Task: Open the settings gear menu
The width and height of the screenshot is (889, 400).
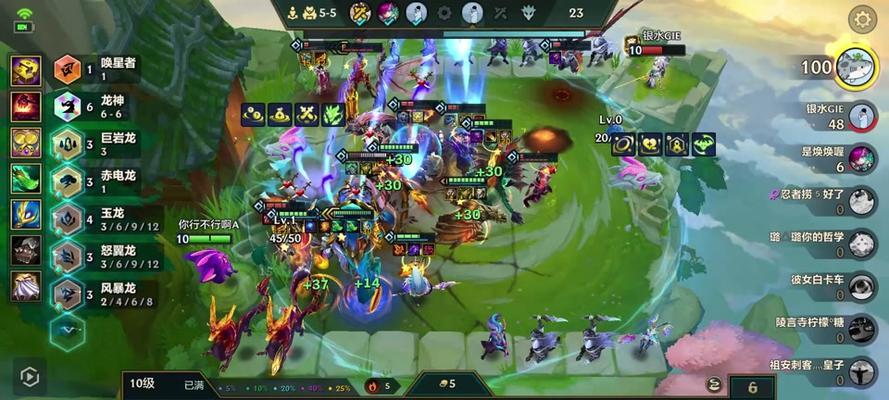Action: [862, 19]
